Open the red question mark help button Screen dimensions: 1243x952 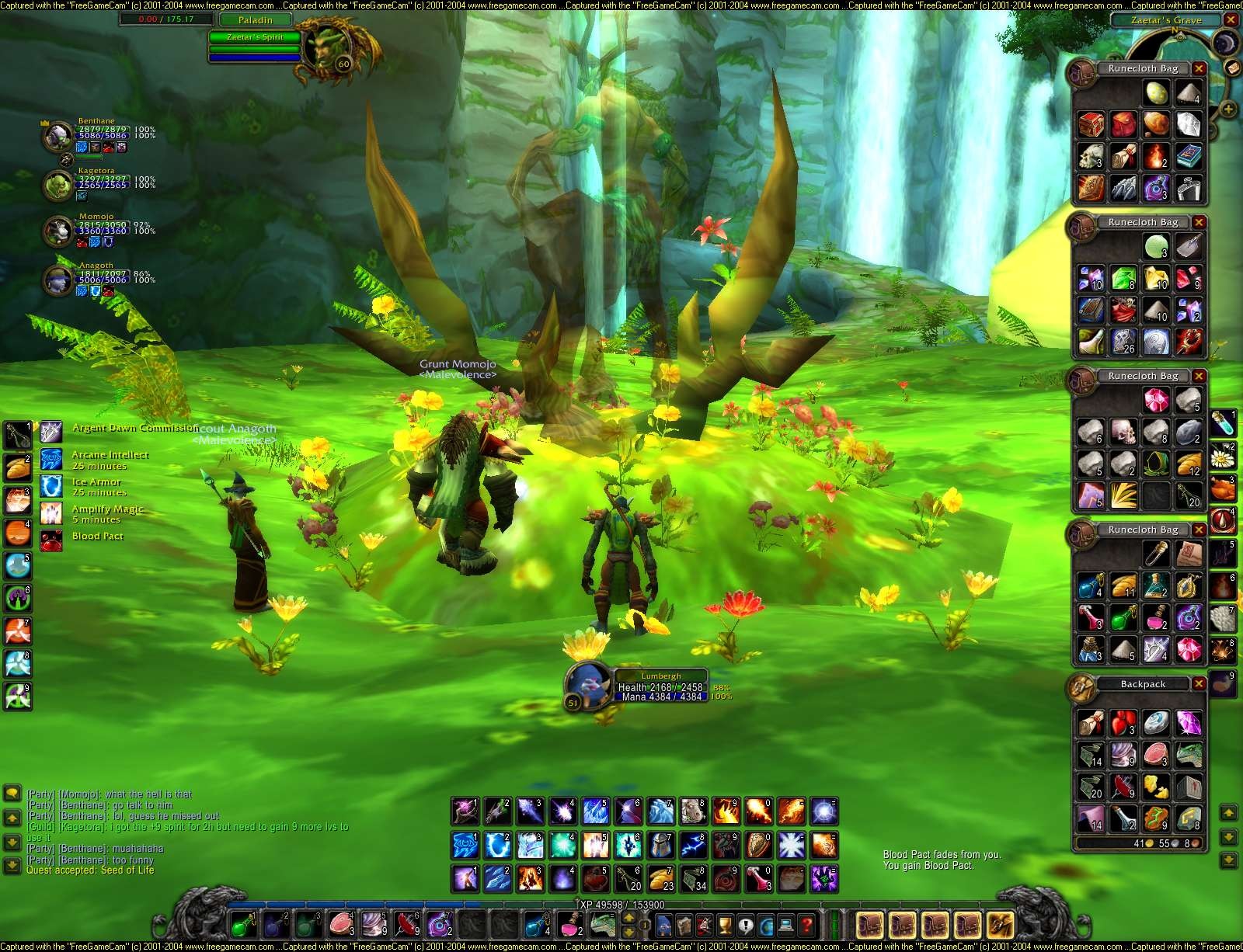(808, 926)
